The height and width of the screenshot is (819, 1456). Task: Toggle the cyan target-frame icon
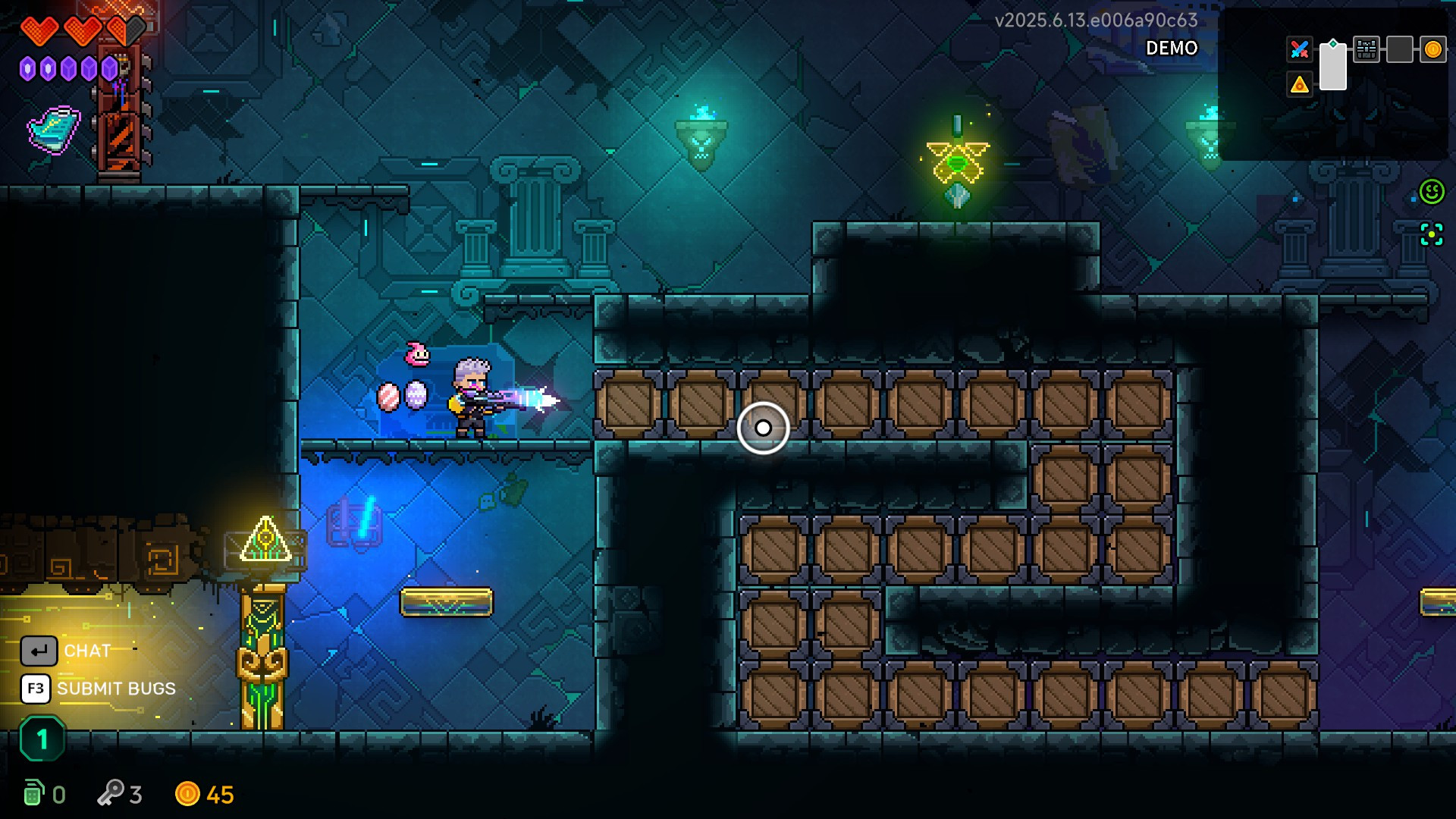(1432, 235)
